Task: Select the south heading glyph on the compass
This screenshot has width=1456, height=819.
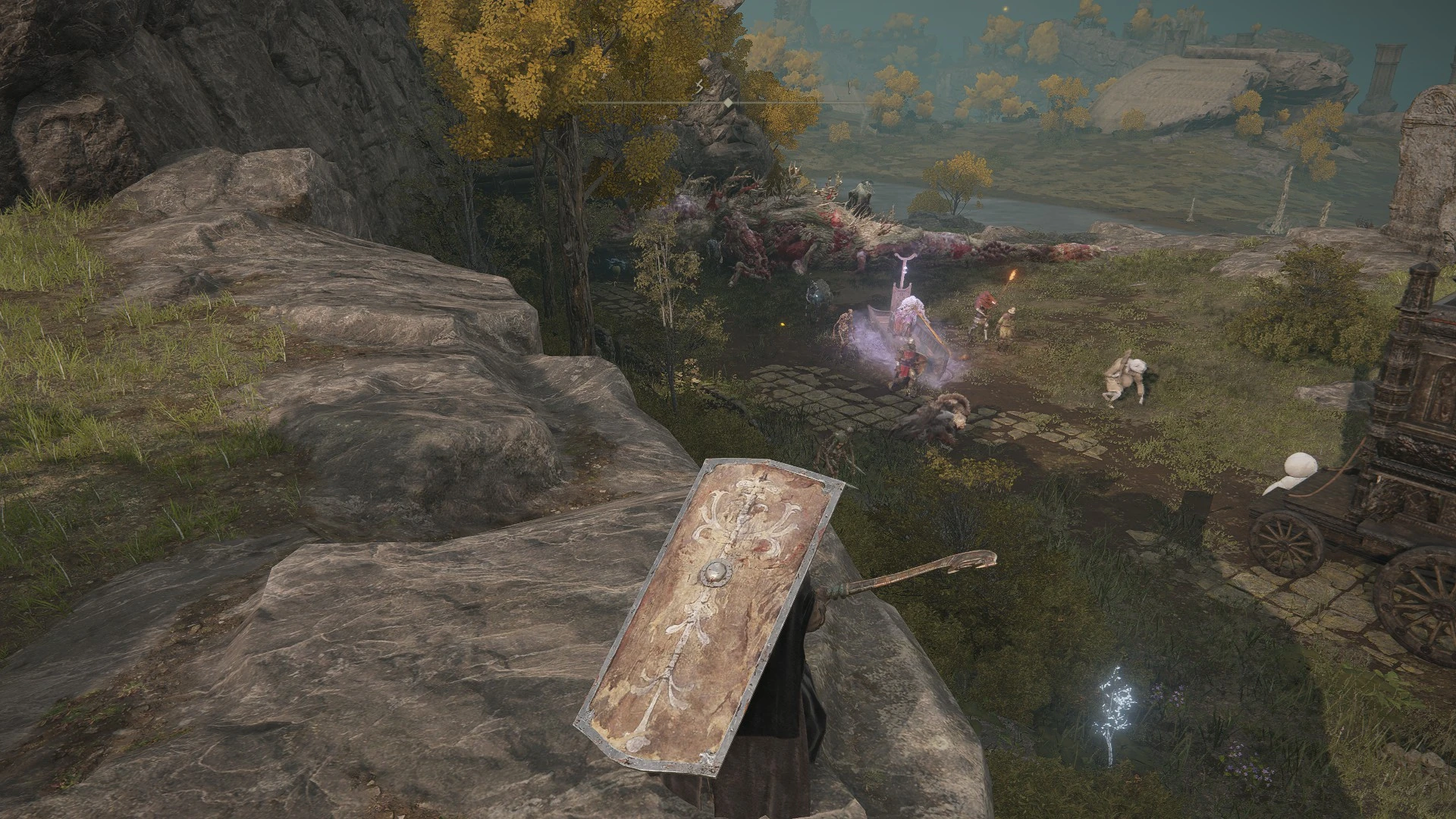Action: coord(700,89)
